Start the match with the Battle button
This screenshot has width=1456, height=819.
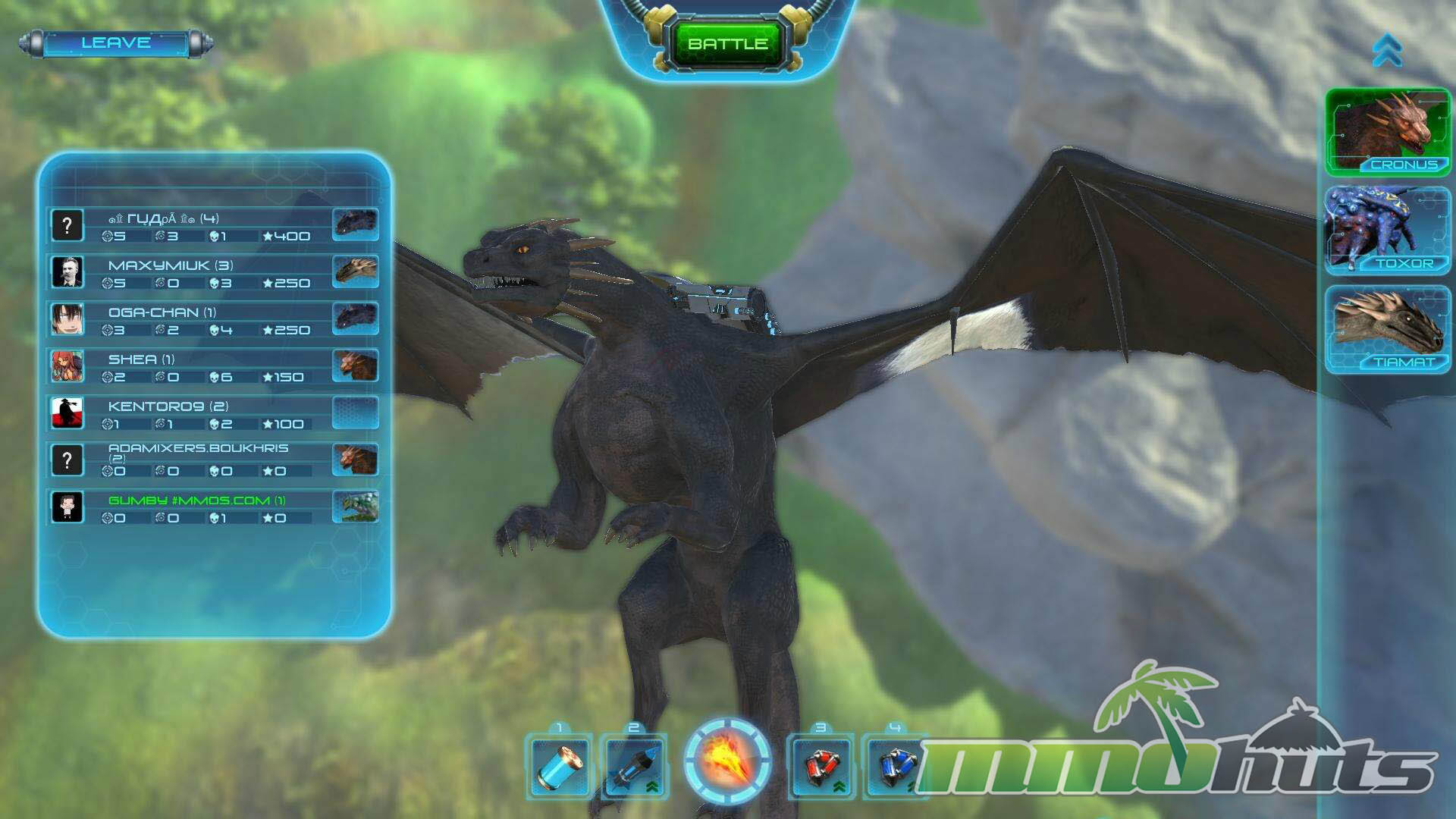pos(727,44)
